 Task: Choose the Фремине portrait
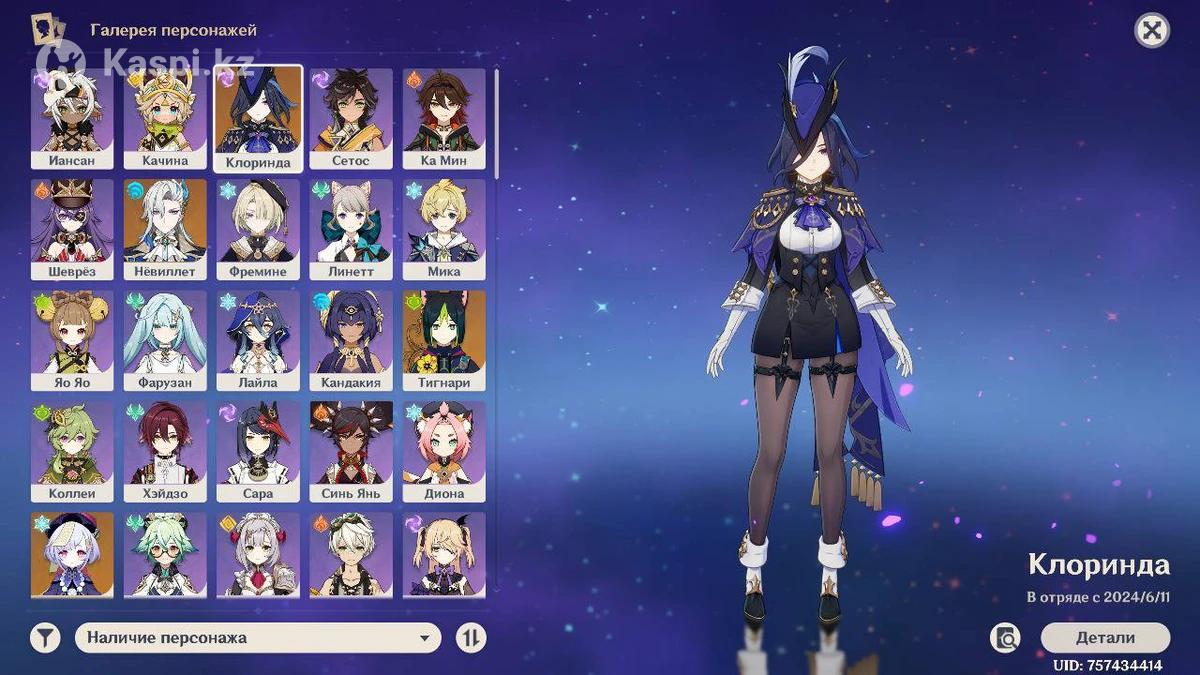pos(258,229)
